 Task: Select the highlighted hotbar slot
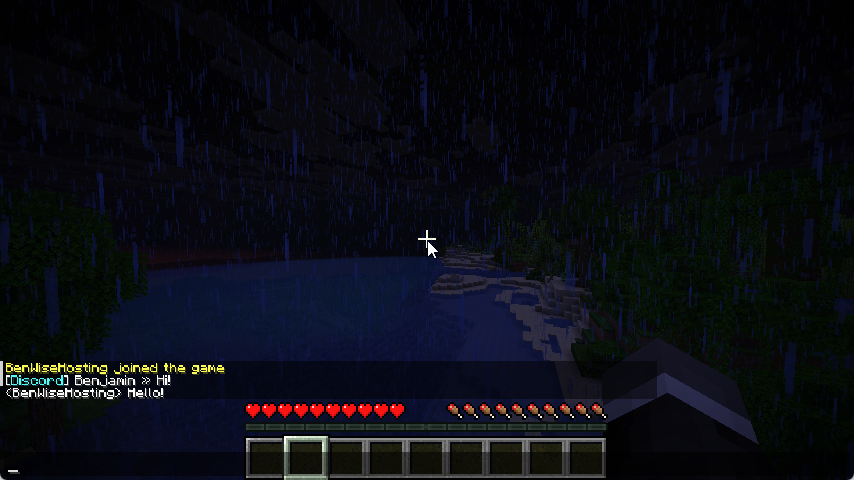306,458
